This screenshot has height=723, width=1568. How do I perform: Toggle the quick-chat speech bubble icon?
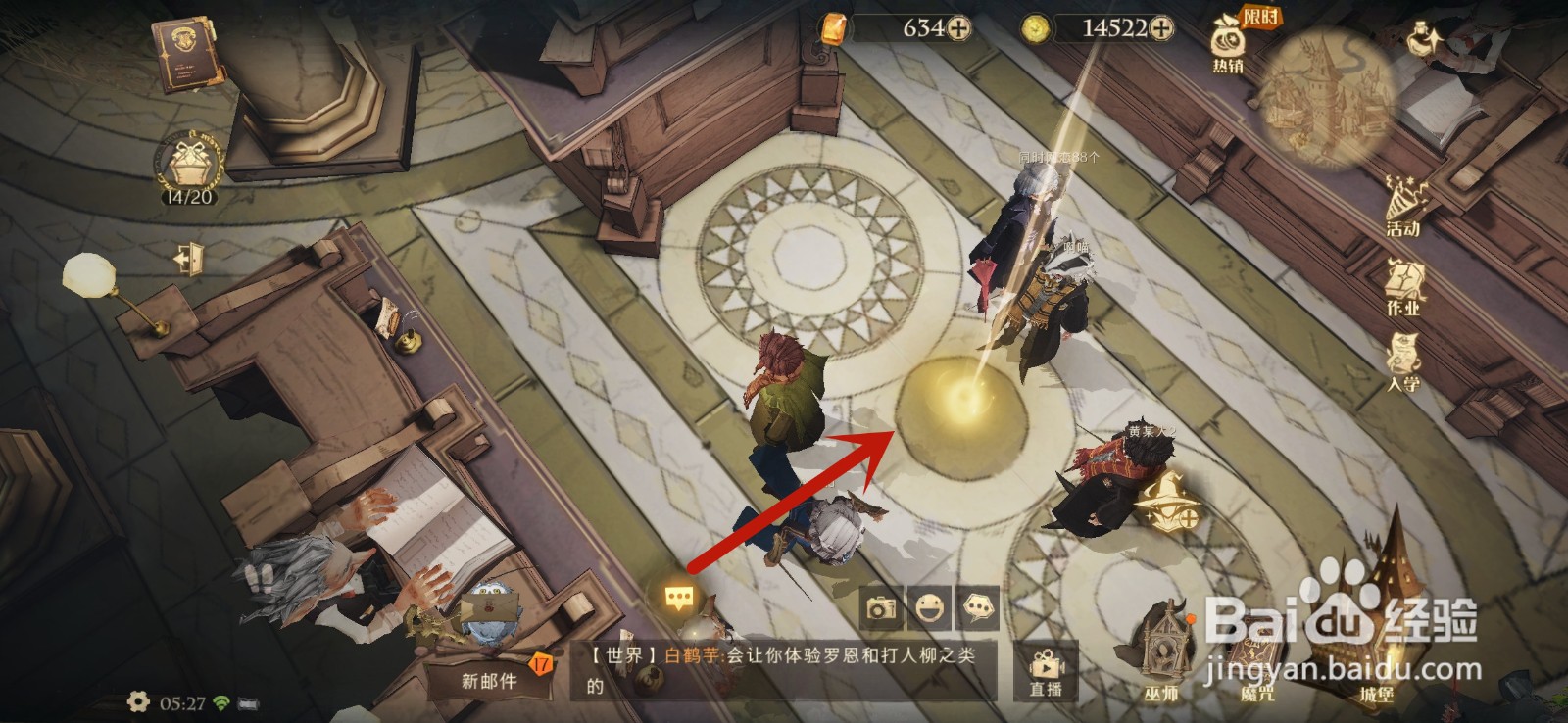coord(978,607)
